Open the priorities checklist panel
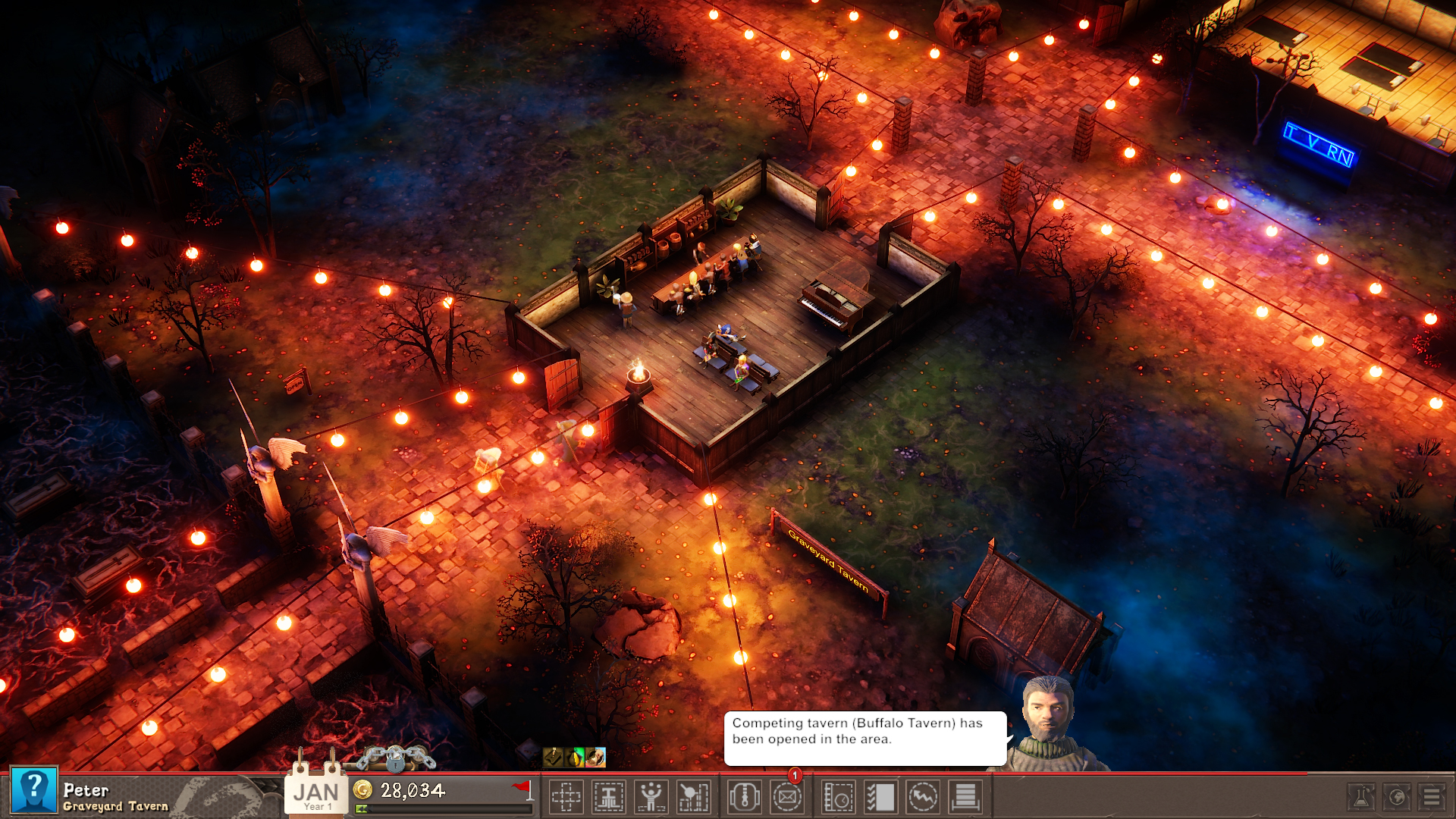Viewport: 1456px width, 819px height. click(880, 797)
